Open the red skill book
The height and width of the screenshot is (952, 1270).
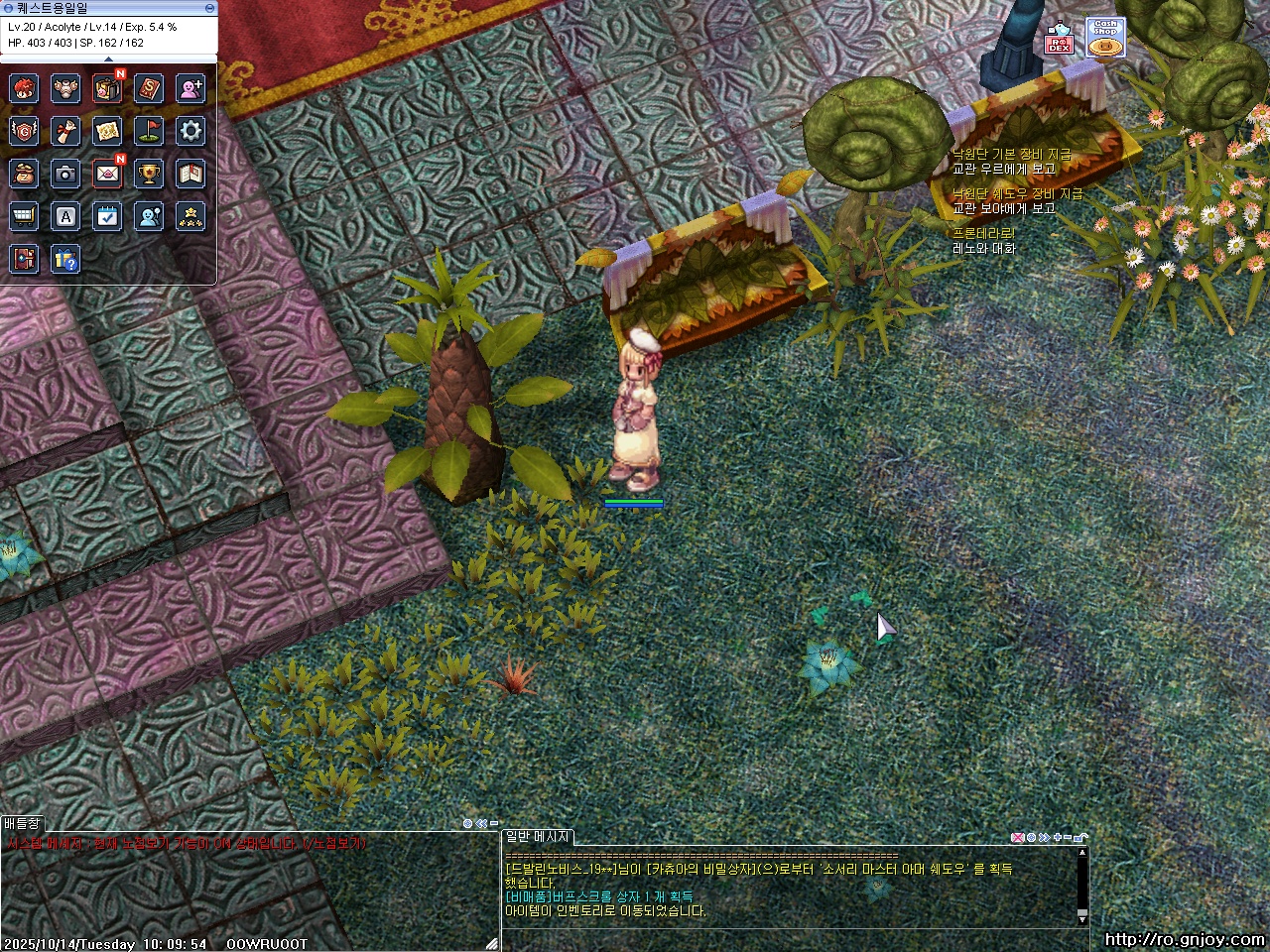click(149, 88)
